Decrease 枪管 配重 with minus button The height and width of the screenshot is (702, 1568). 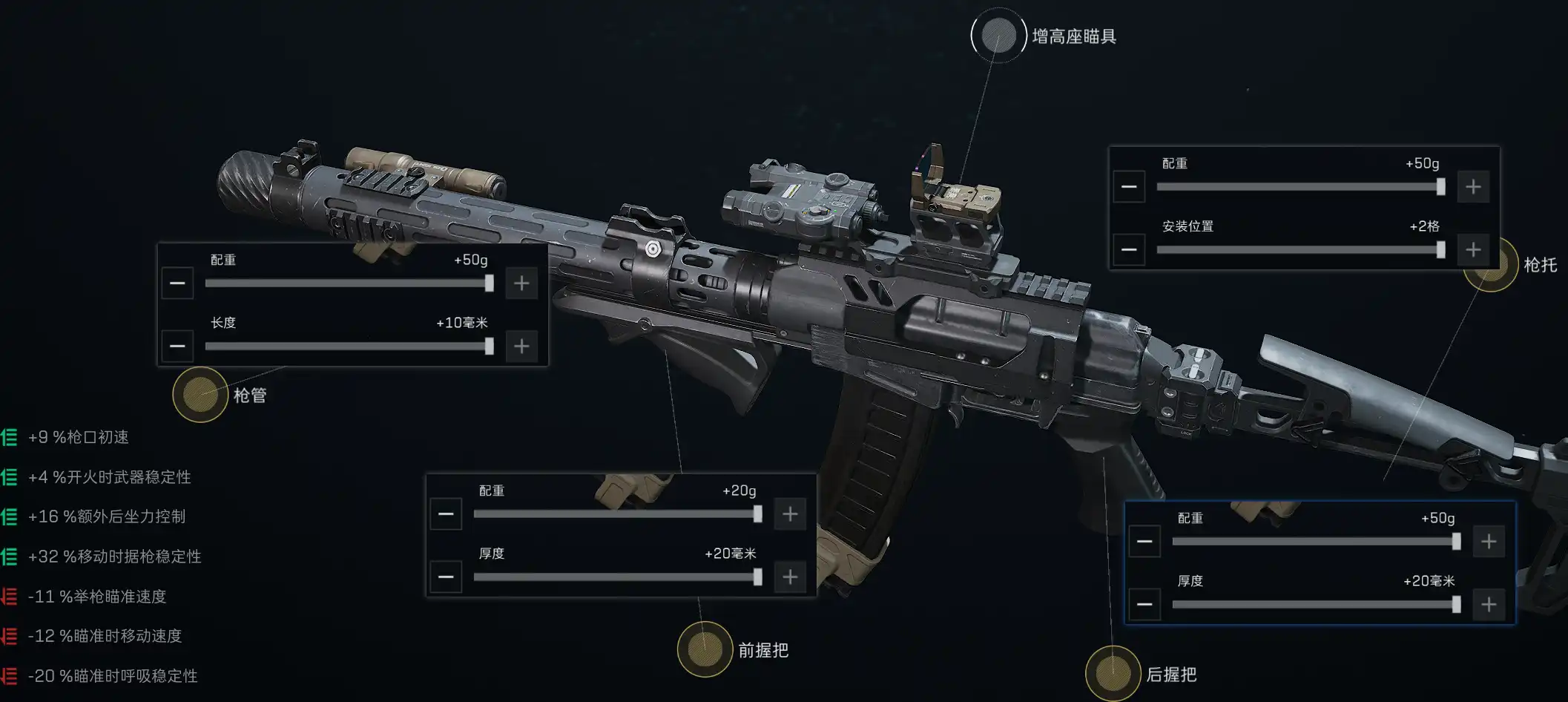point(177,283)
